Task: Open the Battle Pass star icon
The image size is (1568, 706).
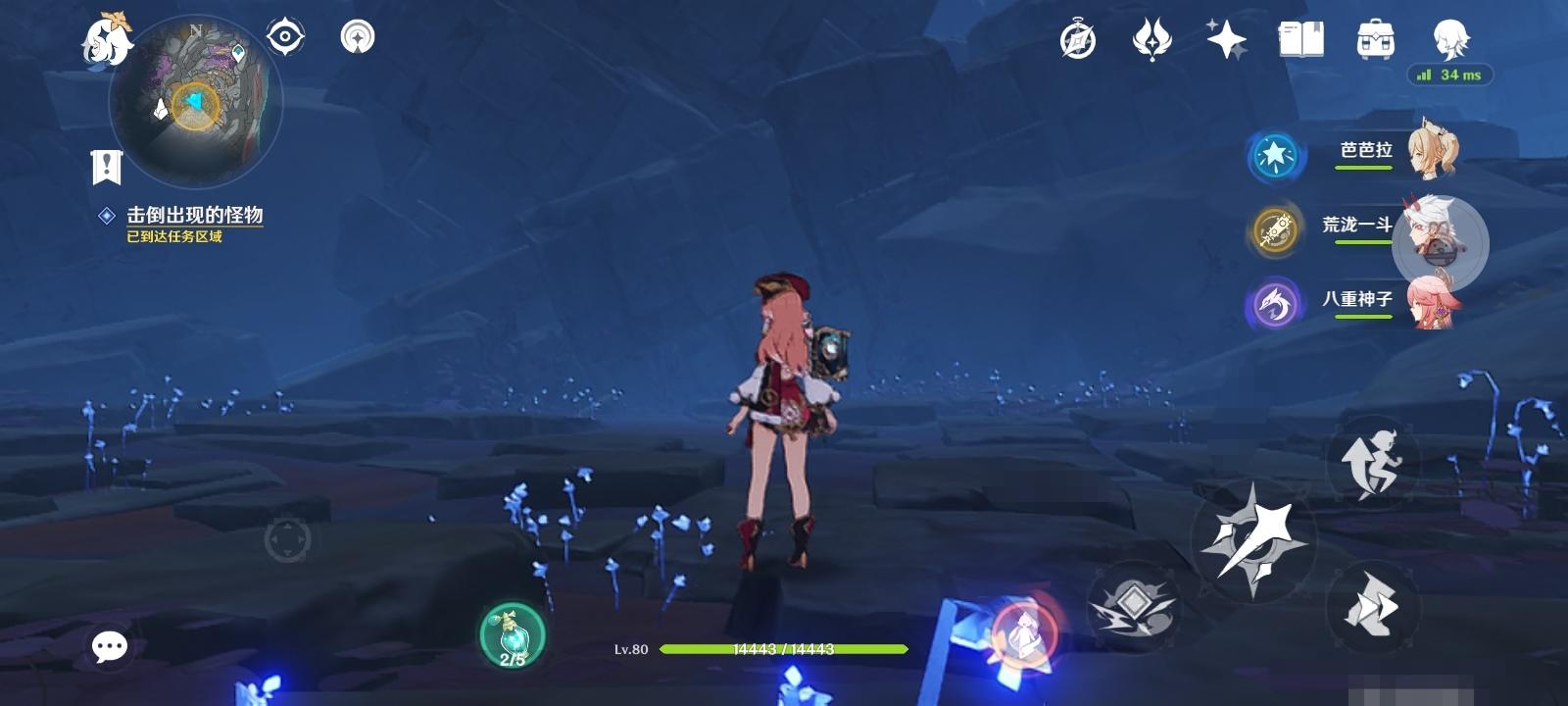Action: point(1151,39)
